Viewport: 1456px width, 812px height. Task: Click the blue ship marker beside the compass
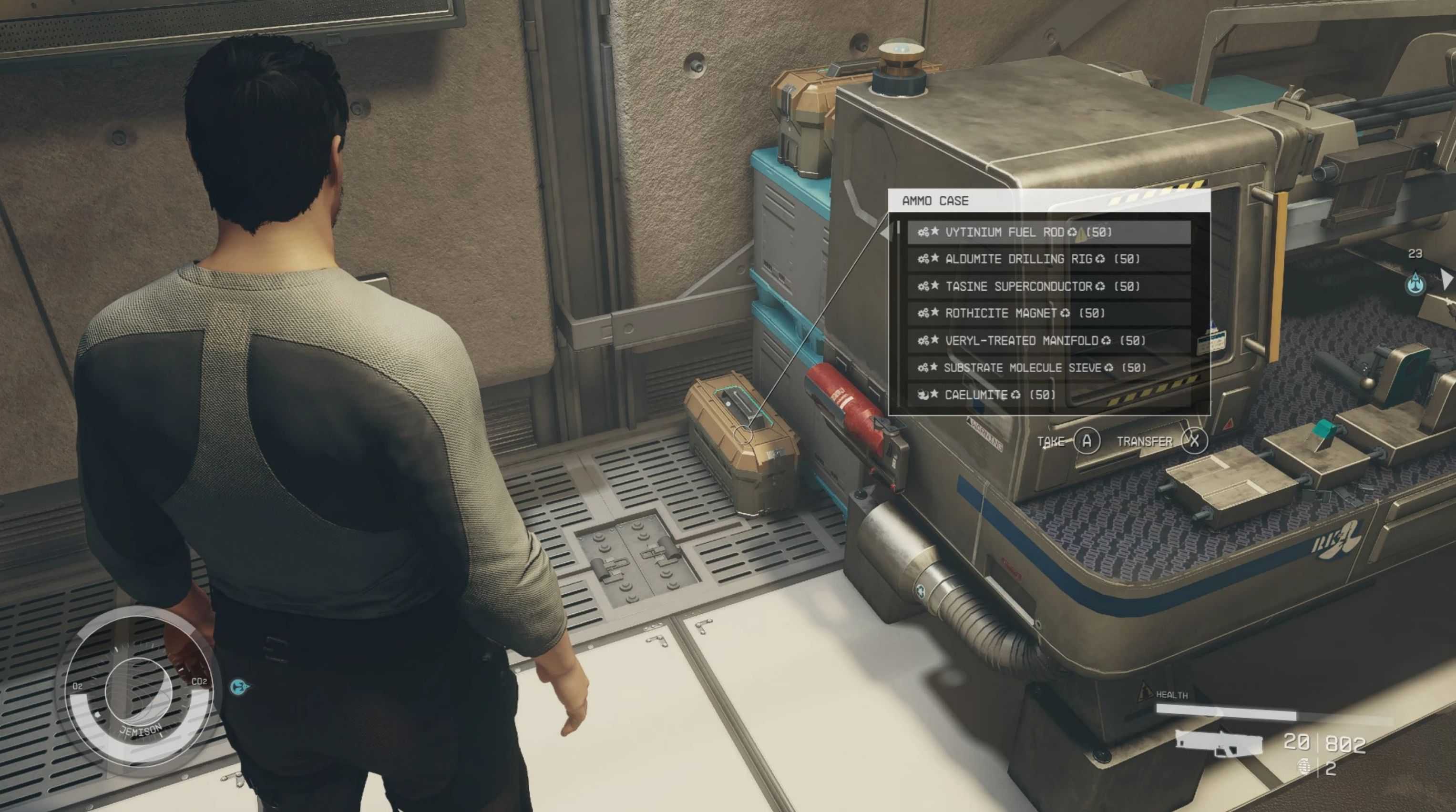(x=241, y=687)
